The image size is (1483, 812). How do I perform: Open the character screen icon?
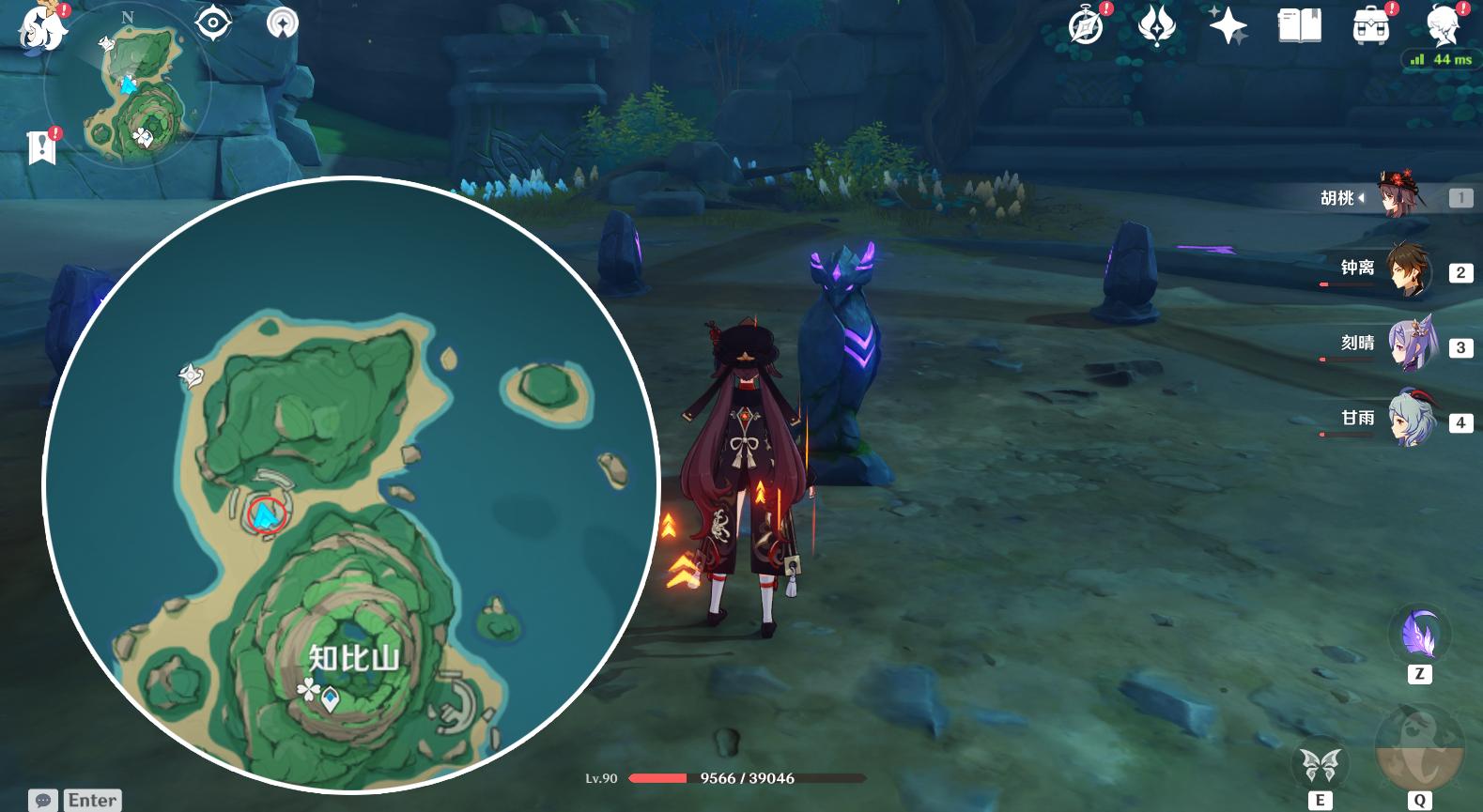tap(1443, 26)
